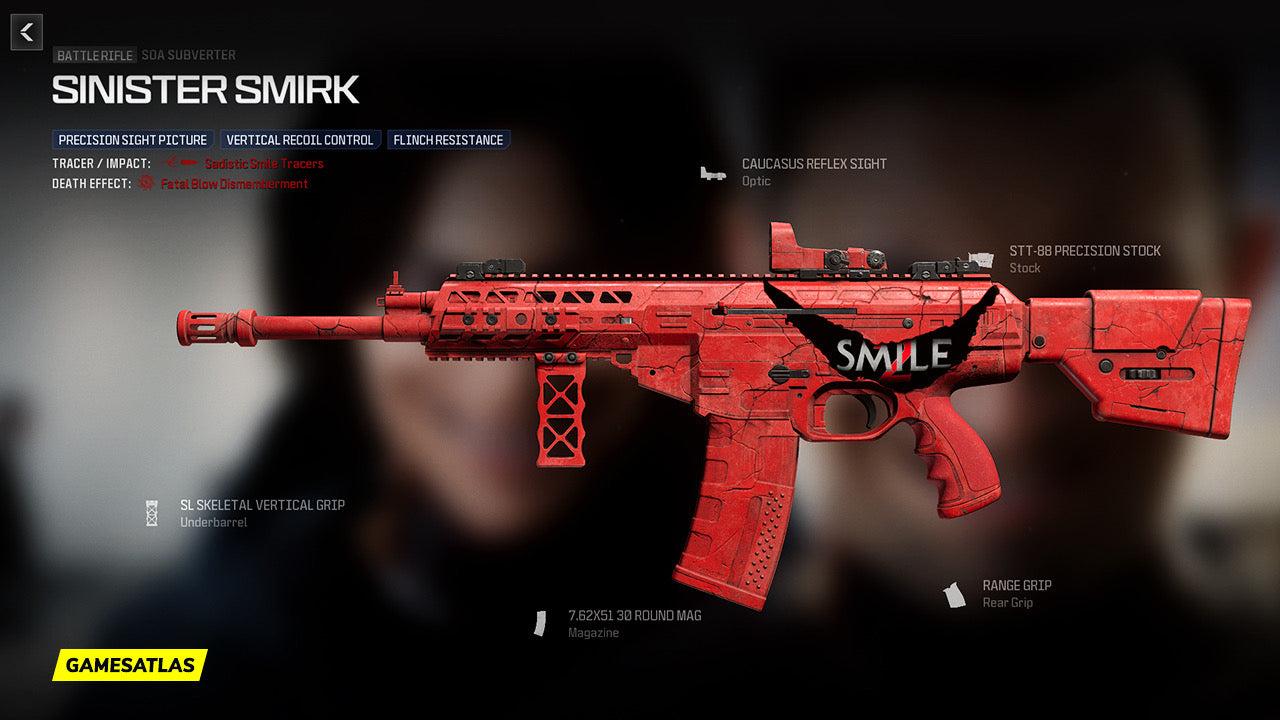Click the Precision Sight Picture tag
The image size is (1280, 720).
133,140
